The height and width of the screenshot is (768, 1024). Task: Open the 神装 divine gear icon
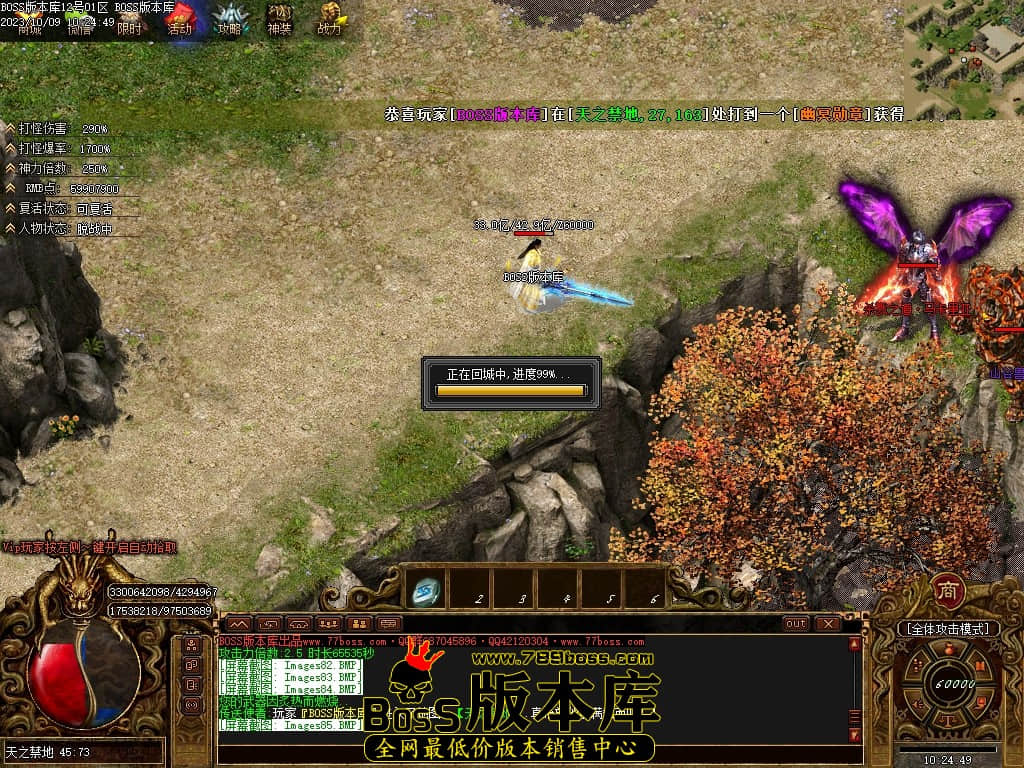click(x=280, y=19)
